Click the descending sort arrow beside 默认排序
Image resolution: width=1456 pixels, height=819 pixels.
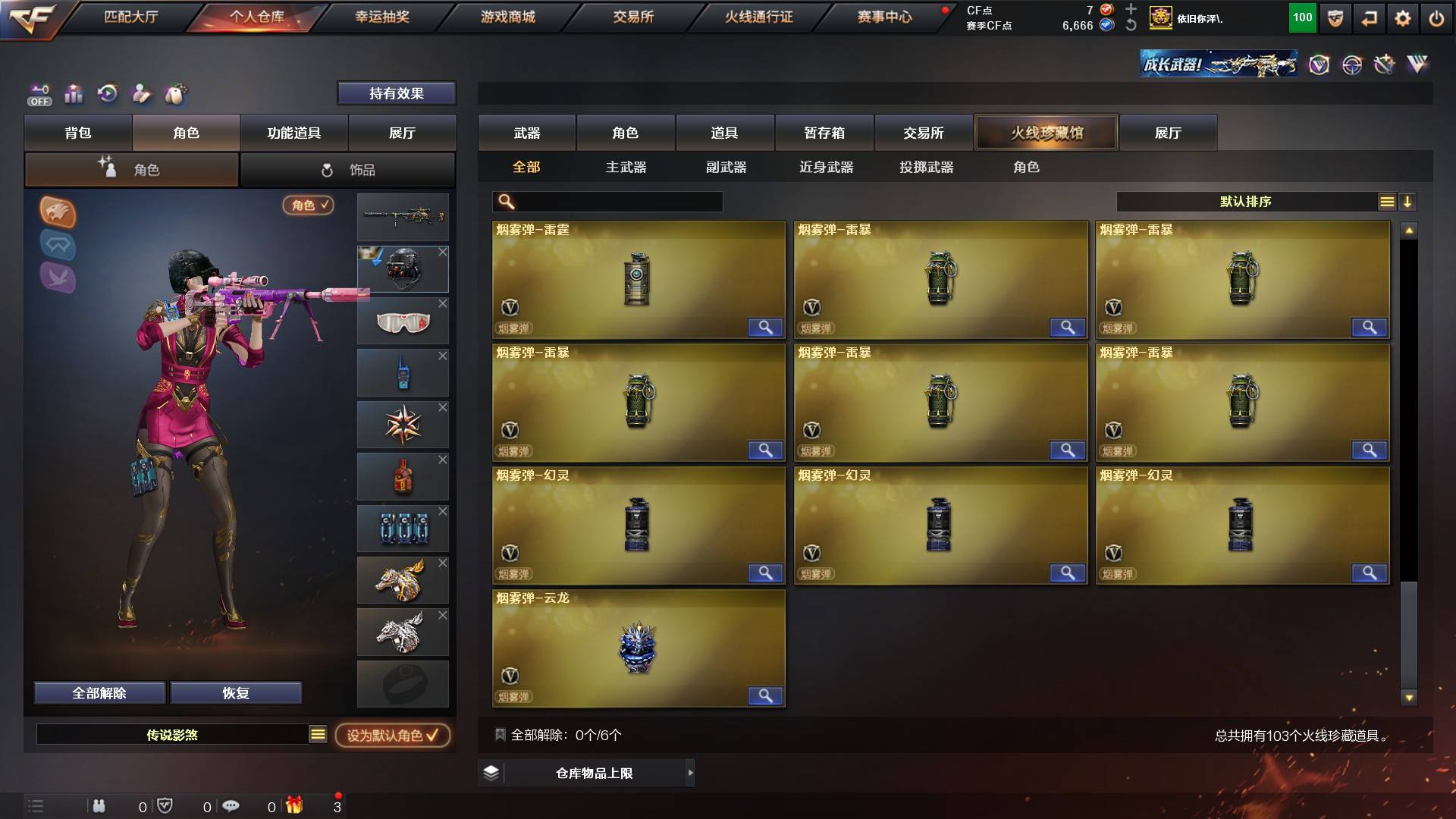click(1409, 202)
